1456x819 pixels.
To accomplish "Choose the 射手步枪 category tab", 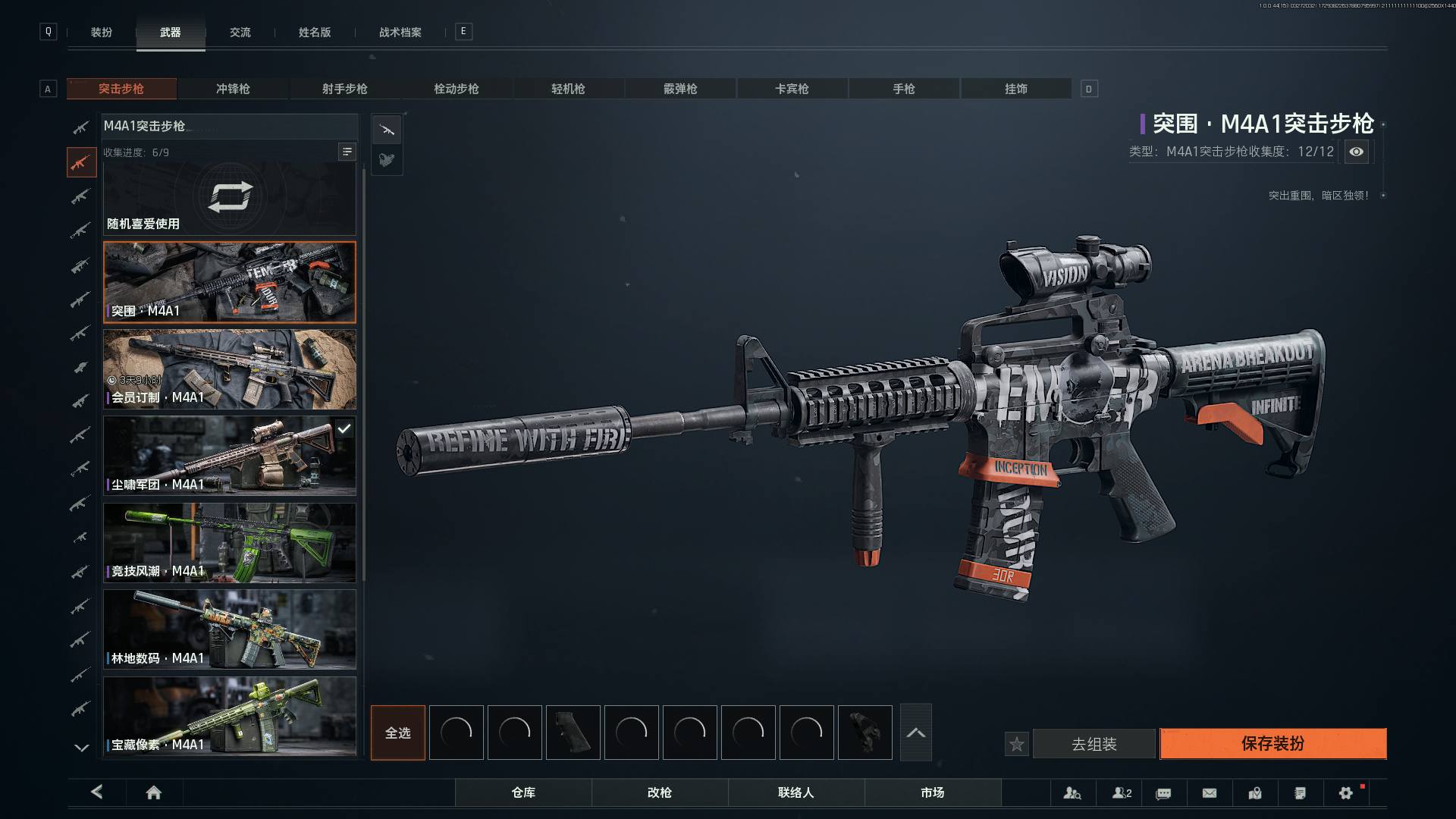I will pyautogui.click(x=344, y=89).
